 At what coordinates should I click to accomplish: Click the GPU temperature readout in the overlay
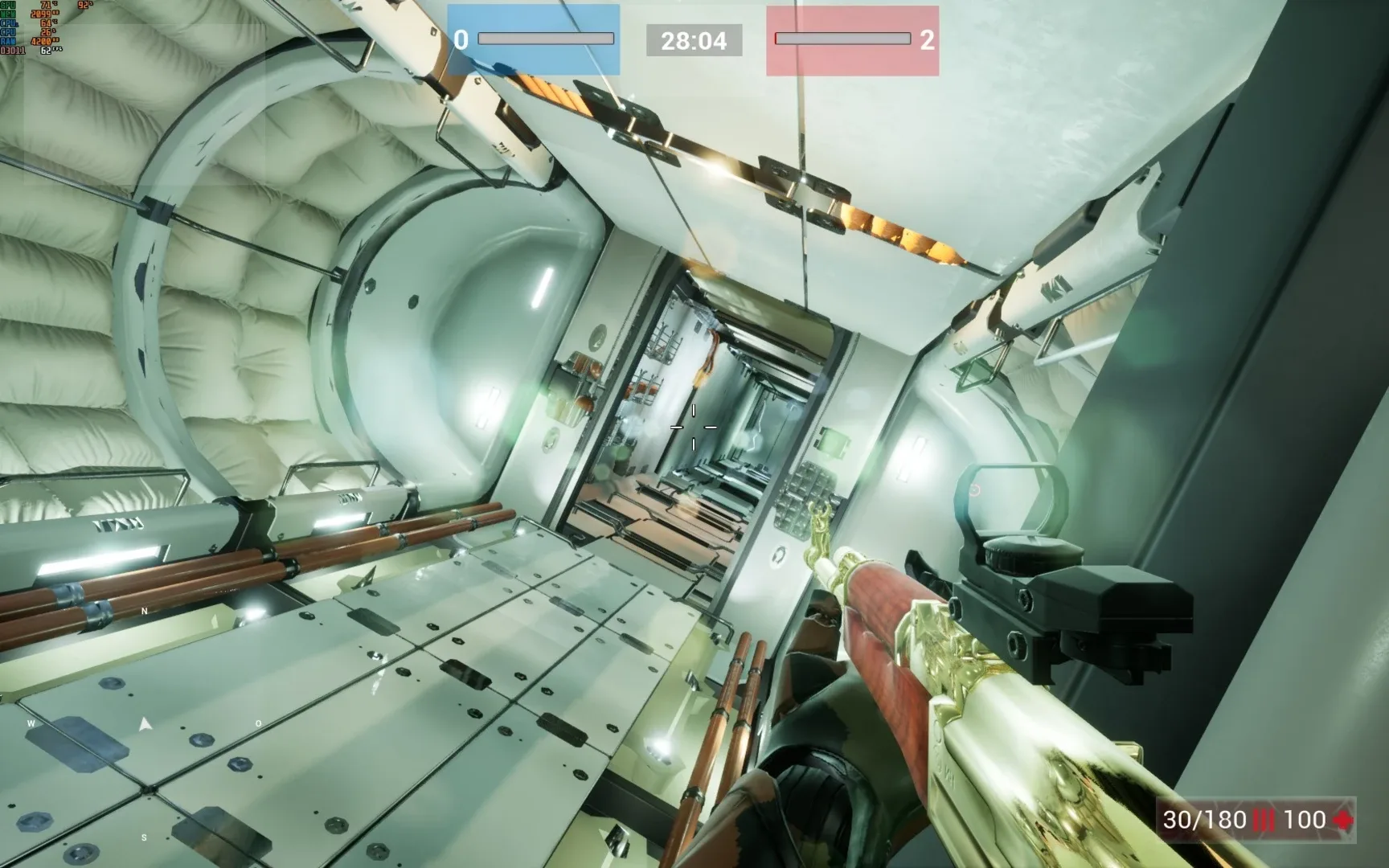46,6
